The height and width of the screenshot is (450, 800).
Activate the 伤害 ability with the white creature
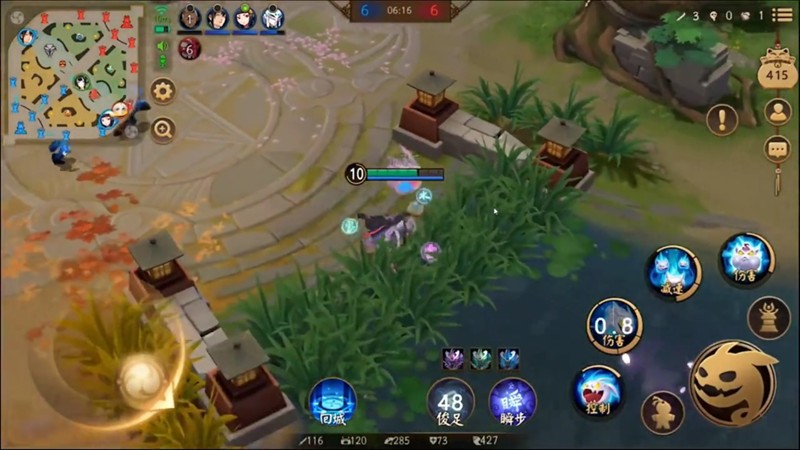pos(746,258)
